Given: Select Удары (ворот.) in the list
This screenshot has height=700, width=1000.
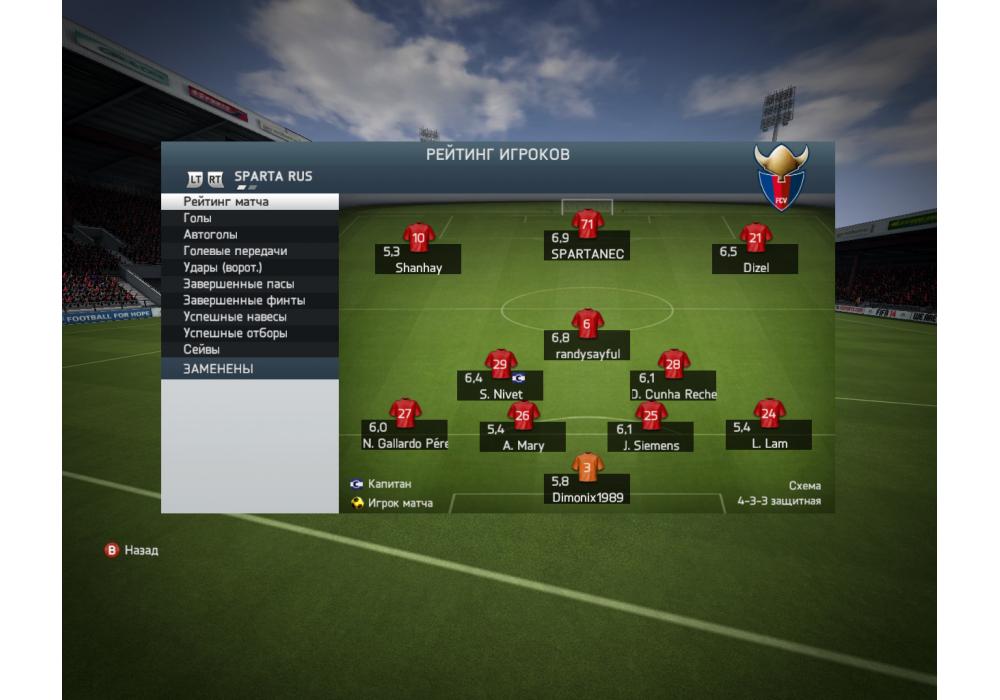Looking at the screenshot, I should coord(249,268).
